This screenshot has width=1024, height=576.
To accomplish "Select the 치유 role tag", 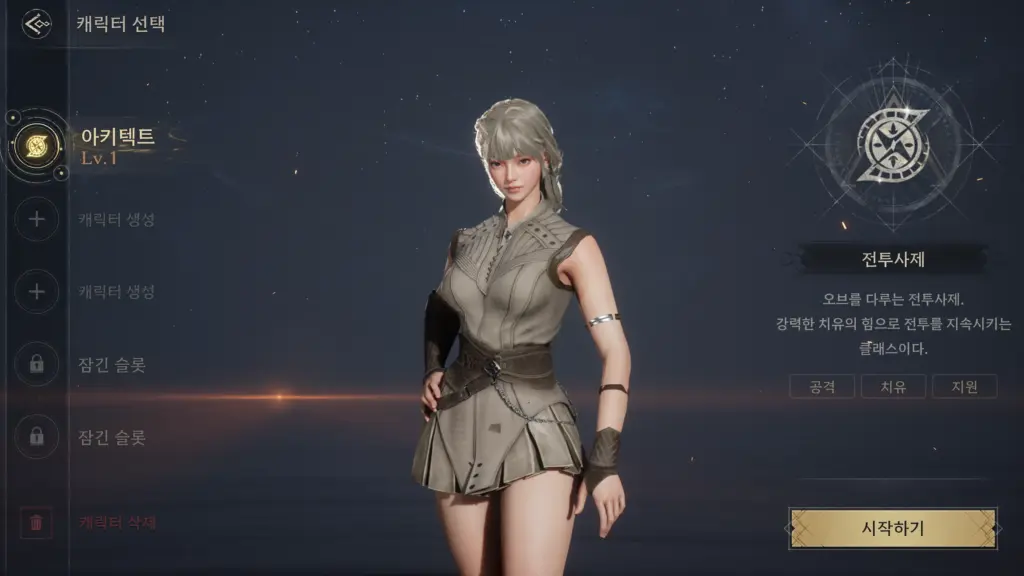I will click(893, 386).
